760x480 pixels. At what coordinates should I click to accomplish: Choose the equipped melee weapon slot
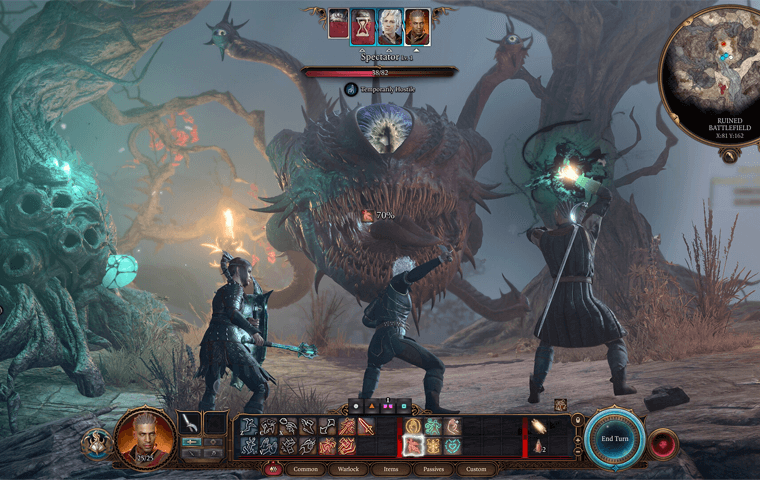(x=190, y=423)
